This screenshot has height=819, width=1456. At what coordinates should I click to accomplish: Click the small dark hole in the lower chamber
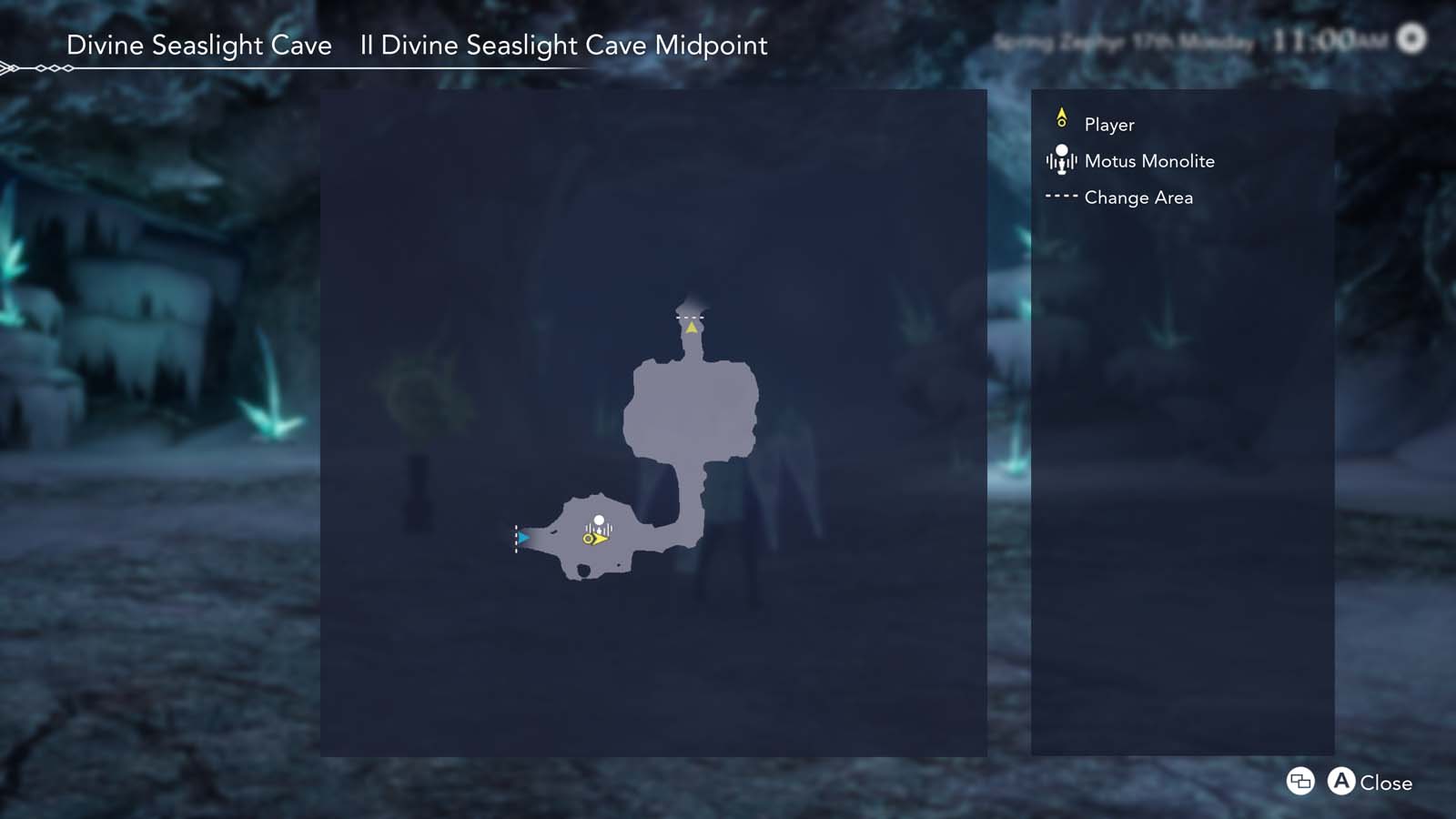[583, 570]
